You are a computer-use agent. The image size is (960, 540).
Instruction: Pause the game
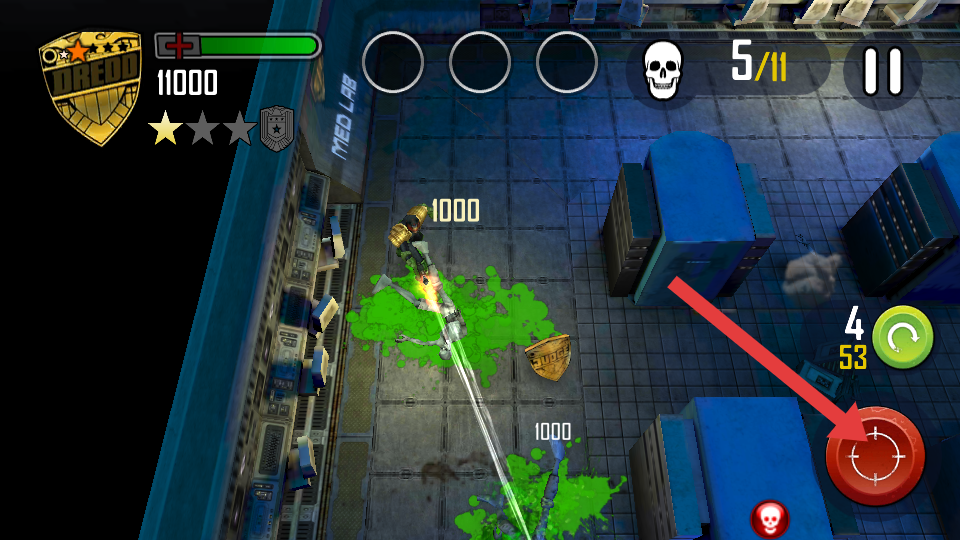[882, 71]
